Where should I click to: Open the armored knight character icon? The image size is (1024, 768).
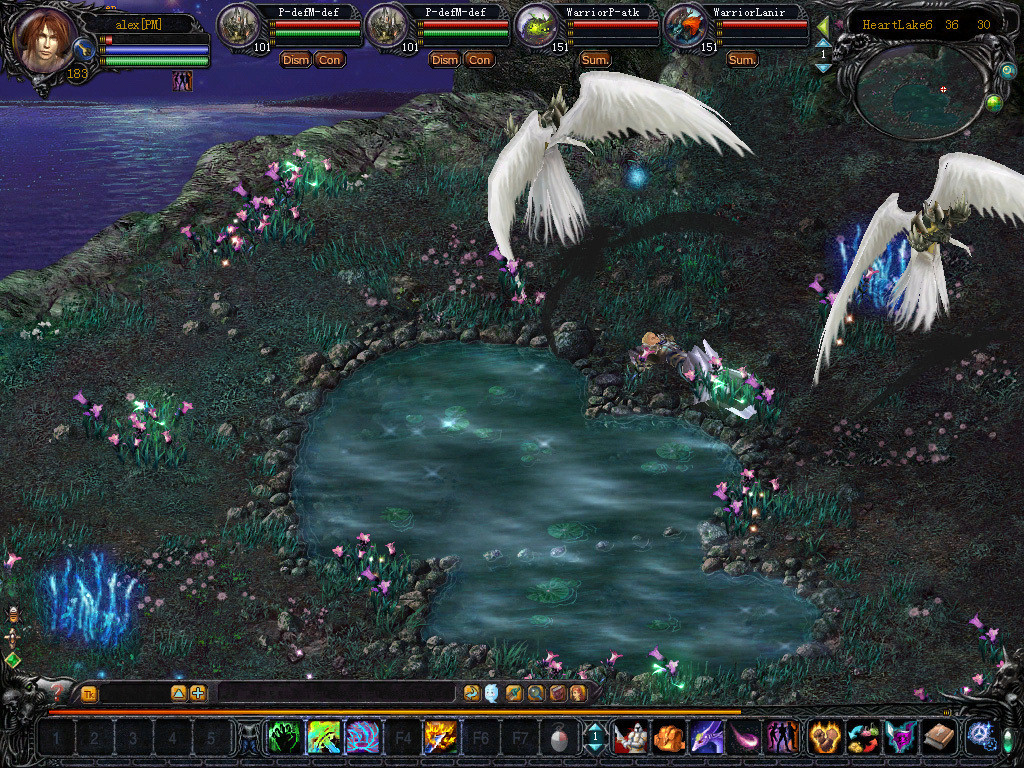pyautogui.click(x=630, y=738)
